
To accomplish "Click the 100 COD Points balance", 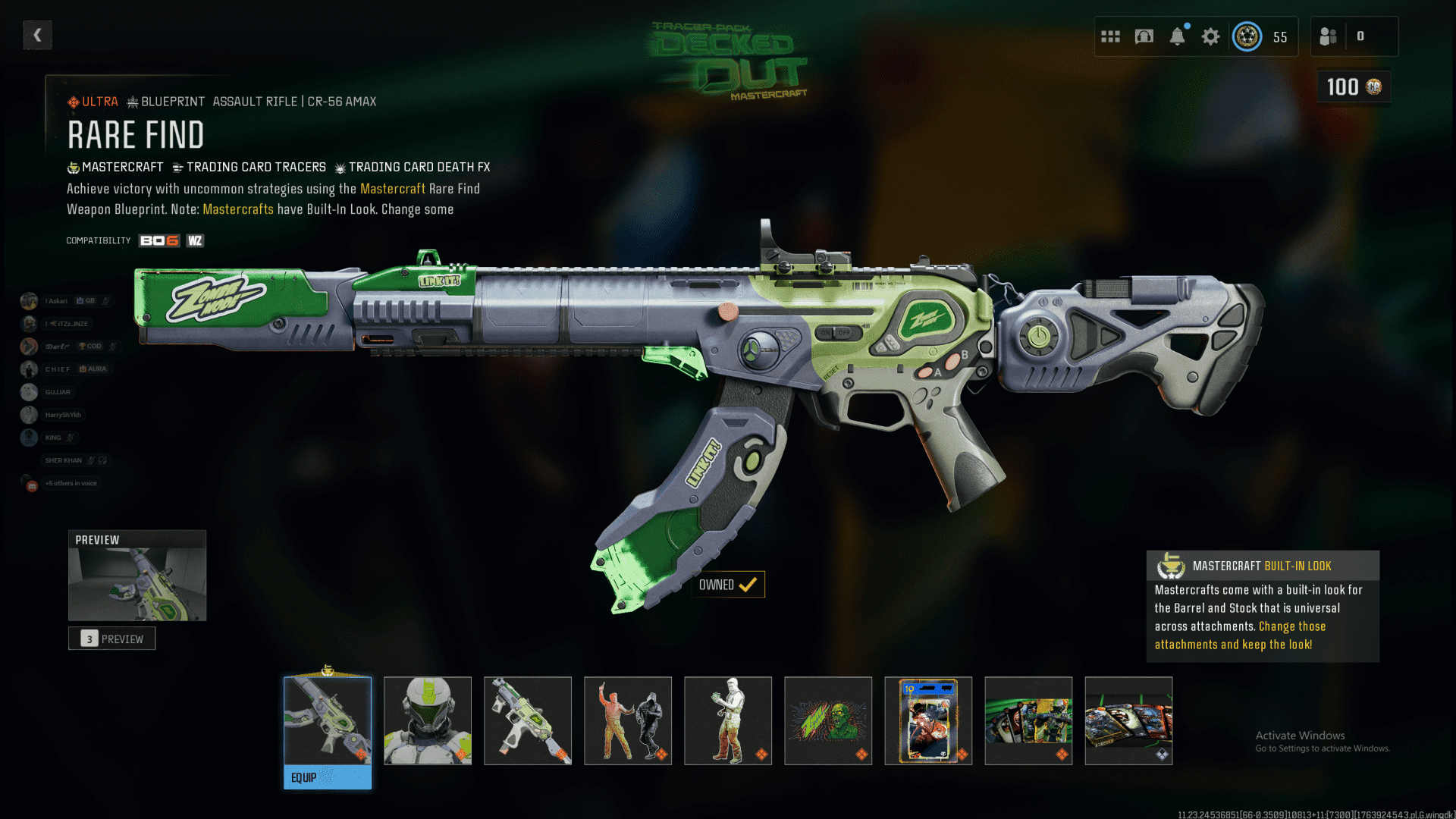I will 1354,87.
